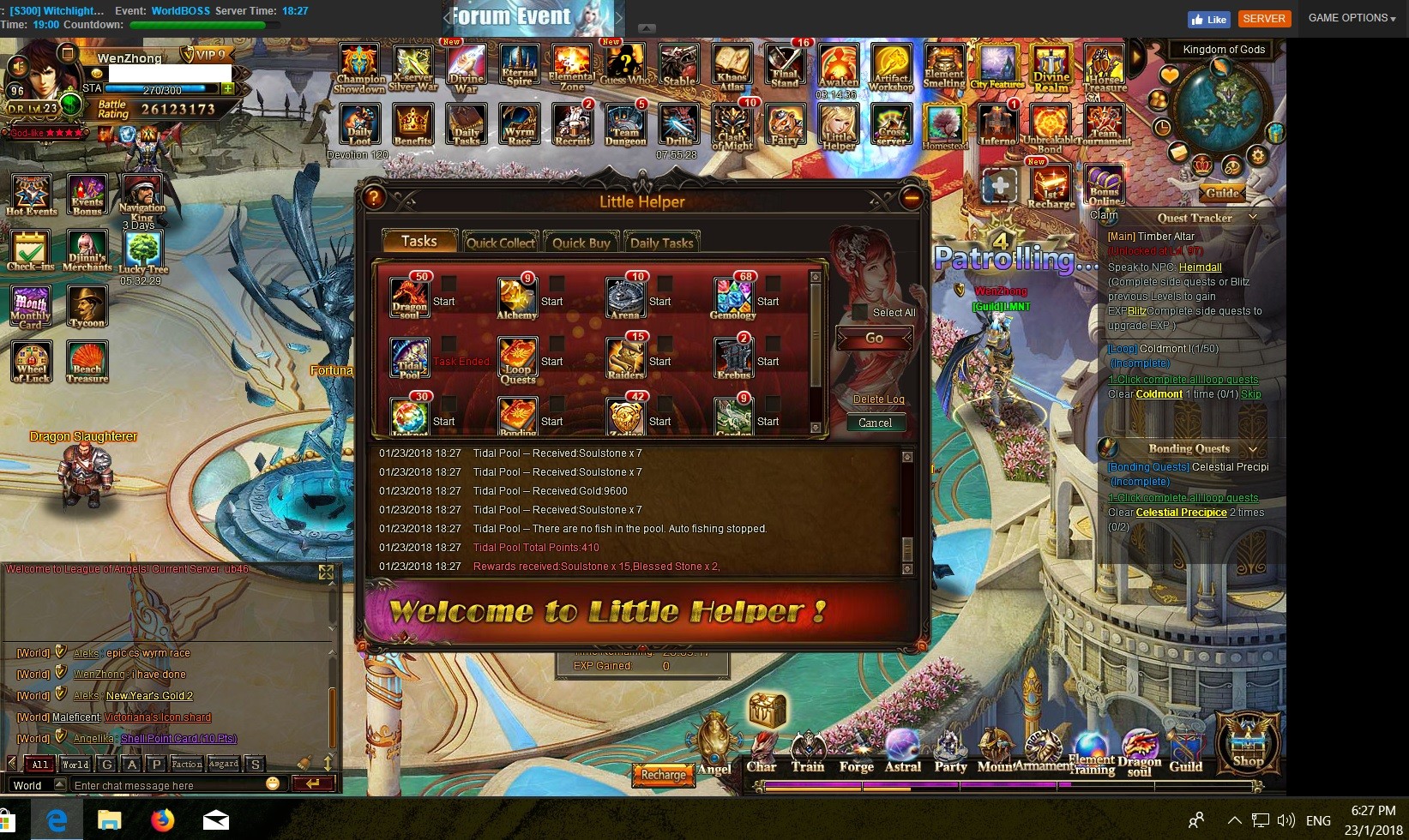Open the Shop menu
1409x840 pixels.
point(1248,742)
